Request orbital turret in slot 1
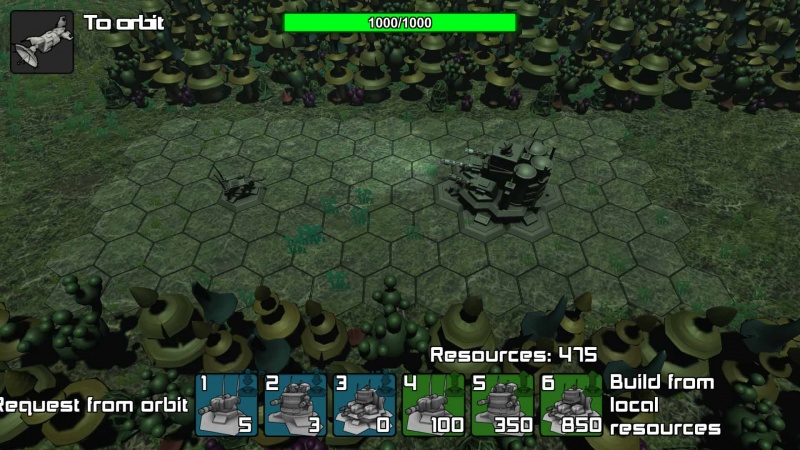This screenshot has width=800, height=450. pyautogui.click(x=227, y=405)
